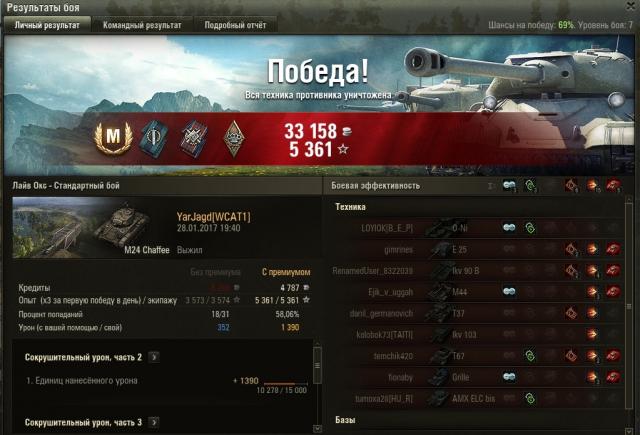Screen dimensions: 640x435
Task: Open the Подробный отчёт tab
Action: [x=237, y=25]
